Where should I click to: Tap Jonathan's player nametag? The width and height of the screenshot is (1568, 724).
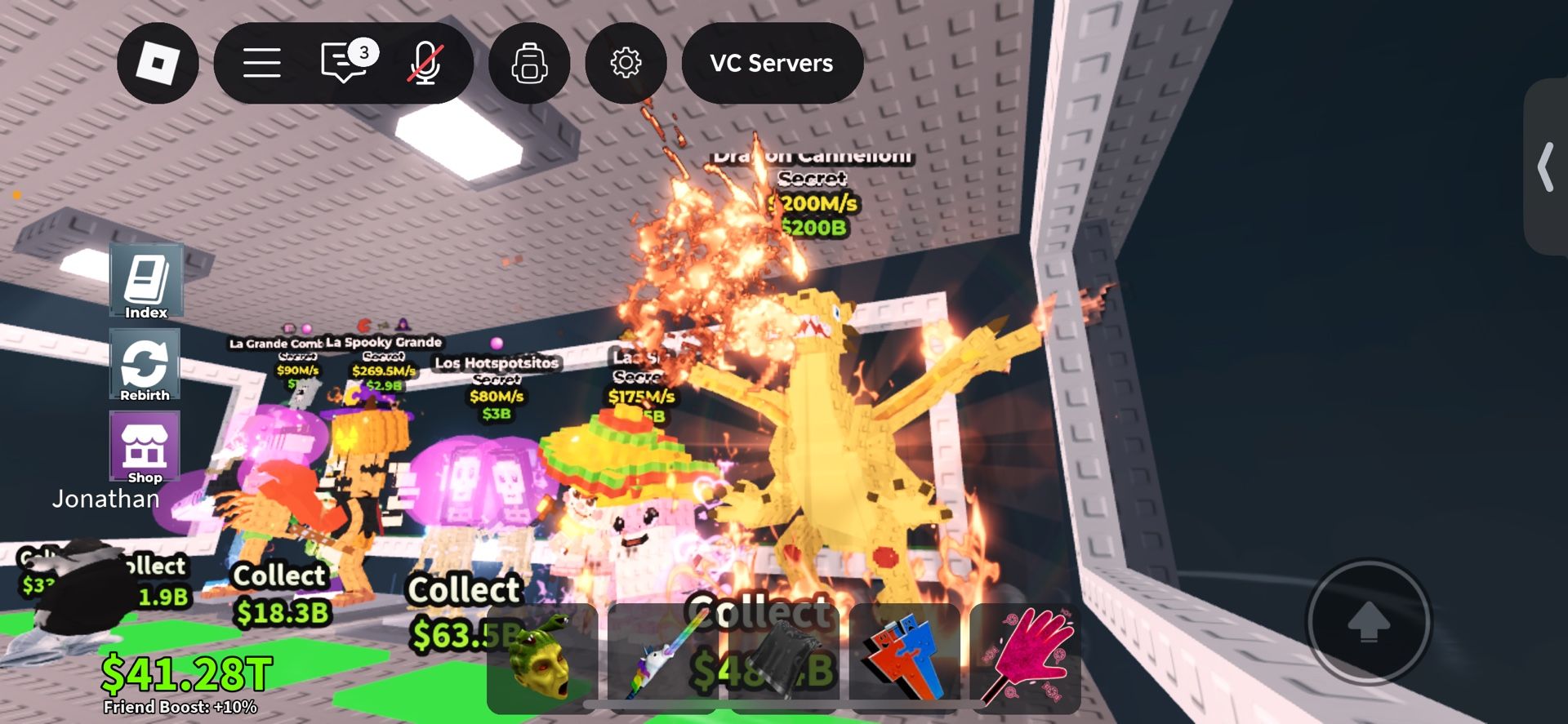[106, 499]
